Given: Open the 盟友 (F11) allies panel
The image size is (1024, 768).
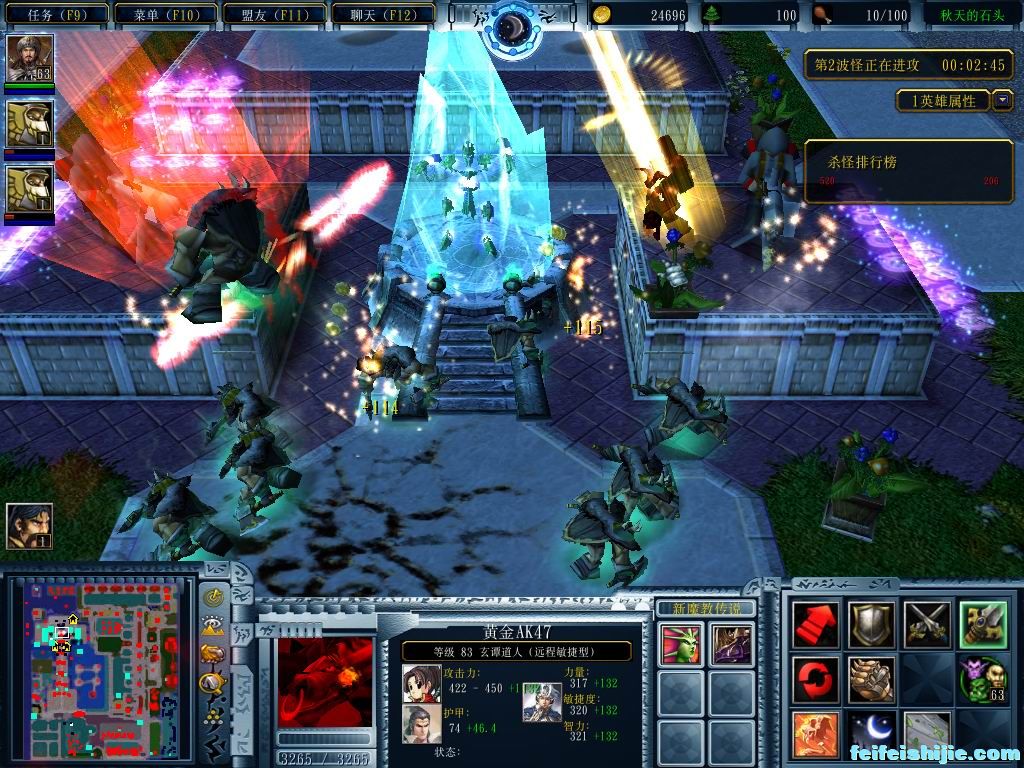Looking at the screenshot, I should [x=272, y=15].
